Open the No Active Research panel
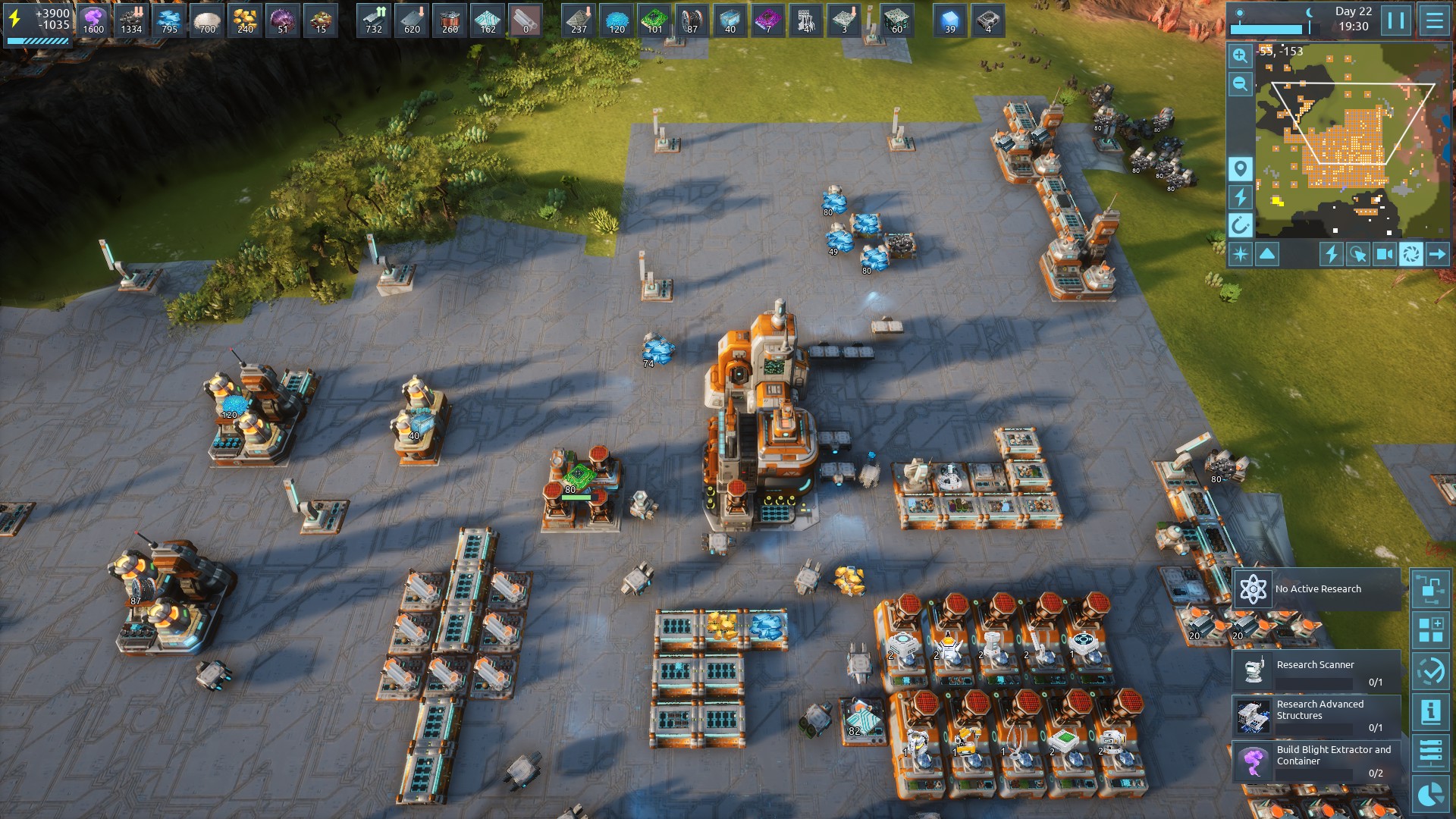Viewport: 1456px width, 819px height. [1316, 589]
